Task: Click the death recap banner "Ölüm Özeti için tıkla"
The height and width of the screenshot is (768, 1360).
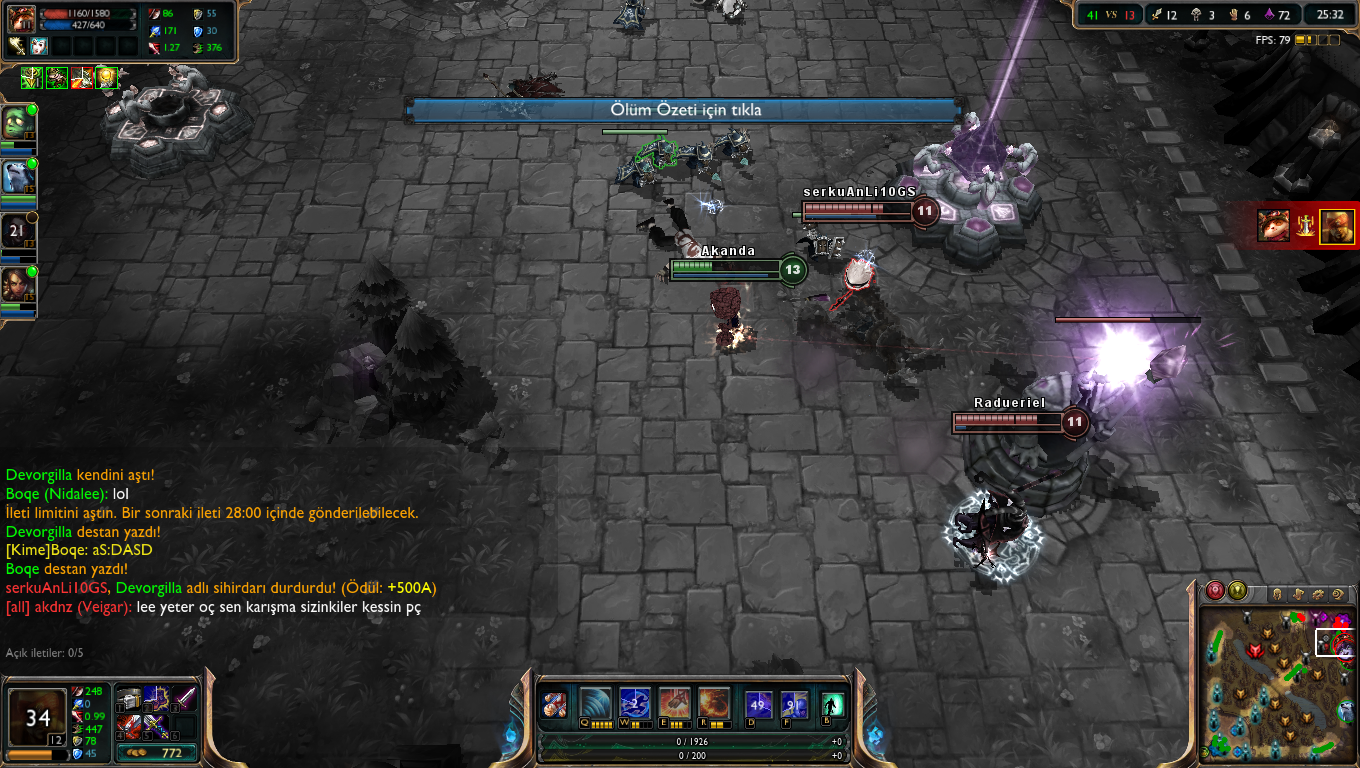Action: [x=686, y=110]
